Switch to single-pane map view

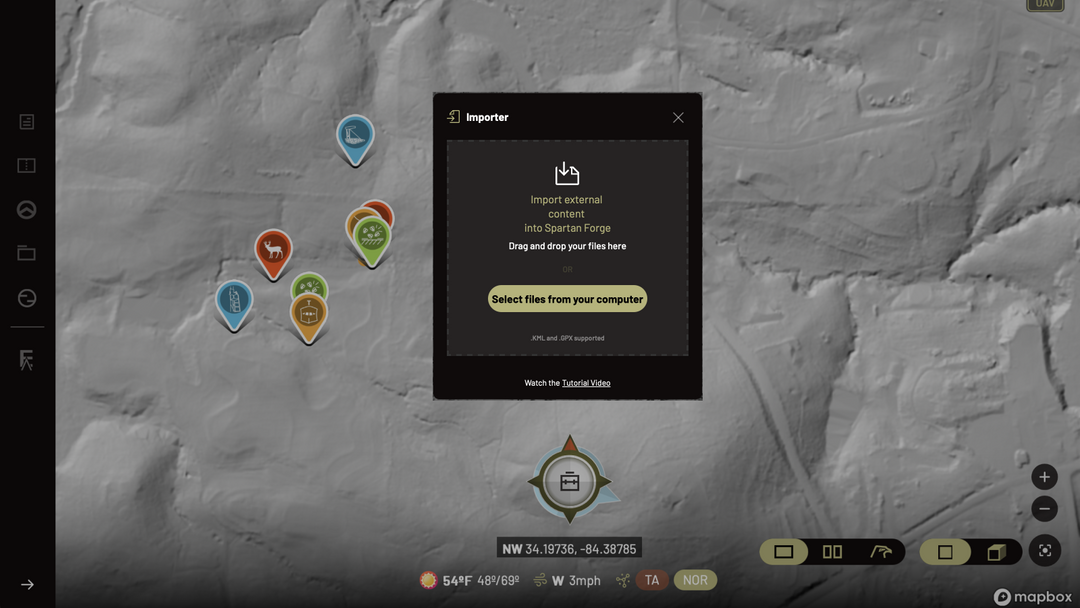(784, 552)
